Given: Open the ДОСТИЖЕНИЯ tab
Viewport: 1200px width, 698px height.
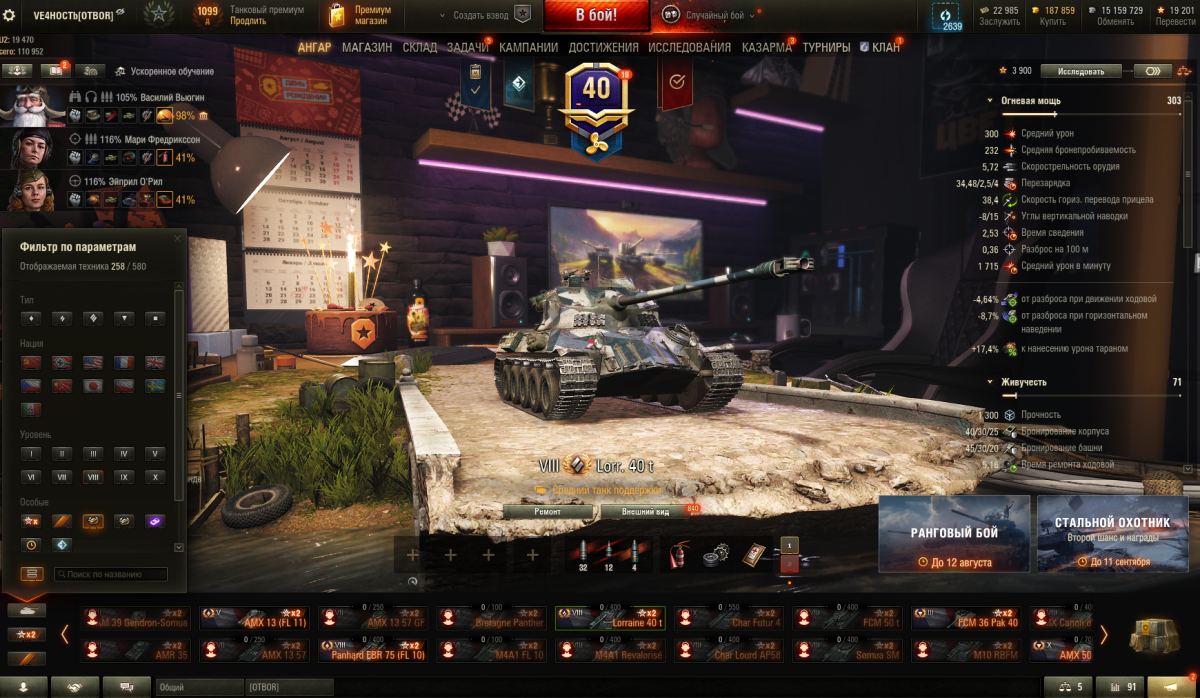Looking at the screenshot, I should click(x=603, y=47).
